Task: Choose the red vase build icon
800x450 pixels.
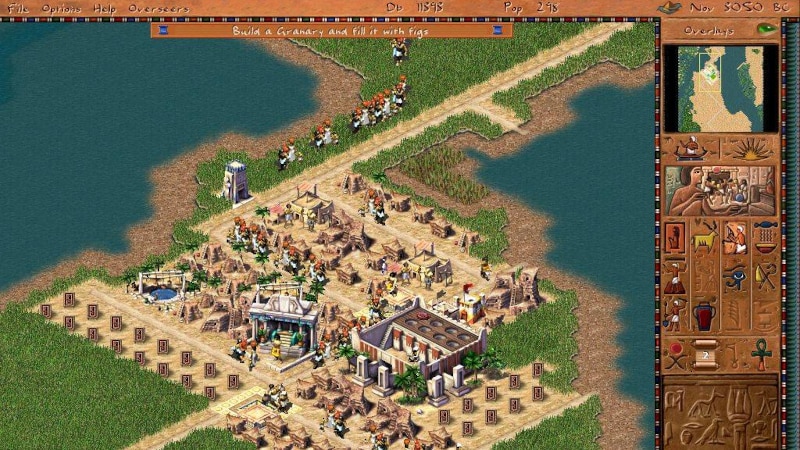Action: [x=704, y=317]
